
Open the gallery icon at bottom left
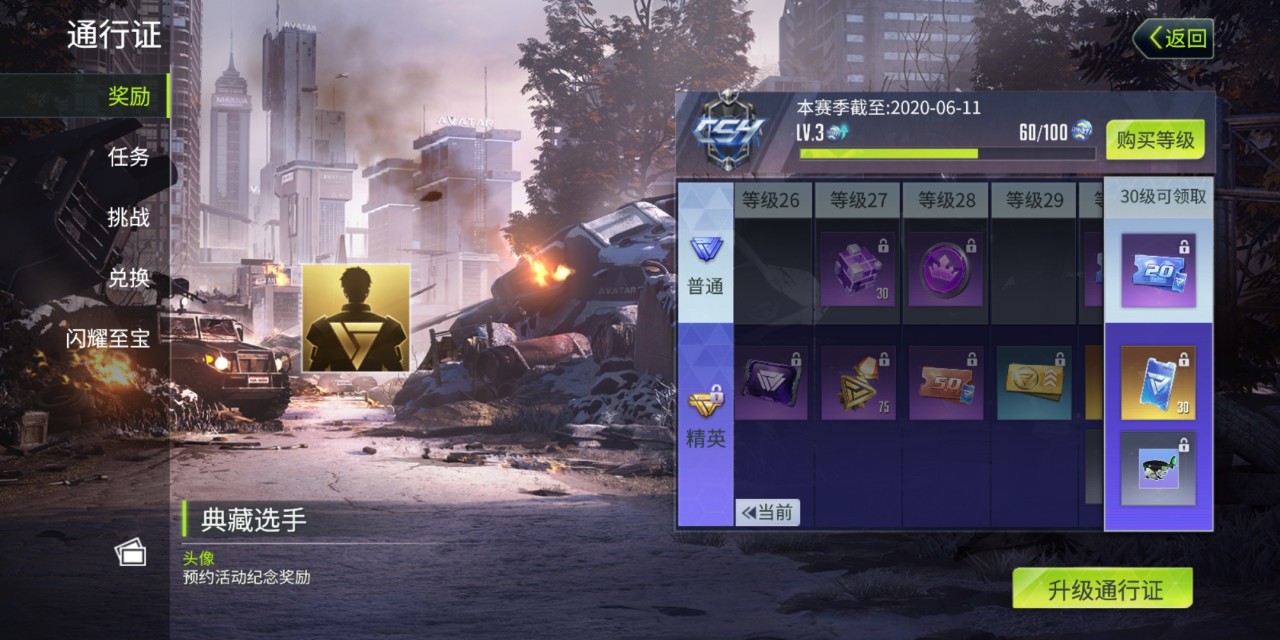click(130, 552)
